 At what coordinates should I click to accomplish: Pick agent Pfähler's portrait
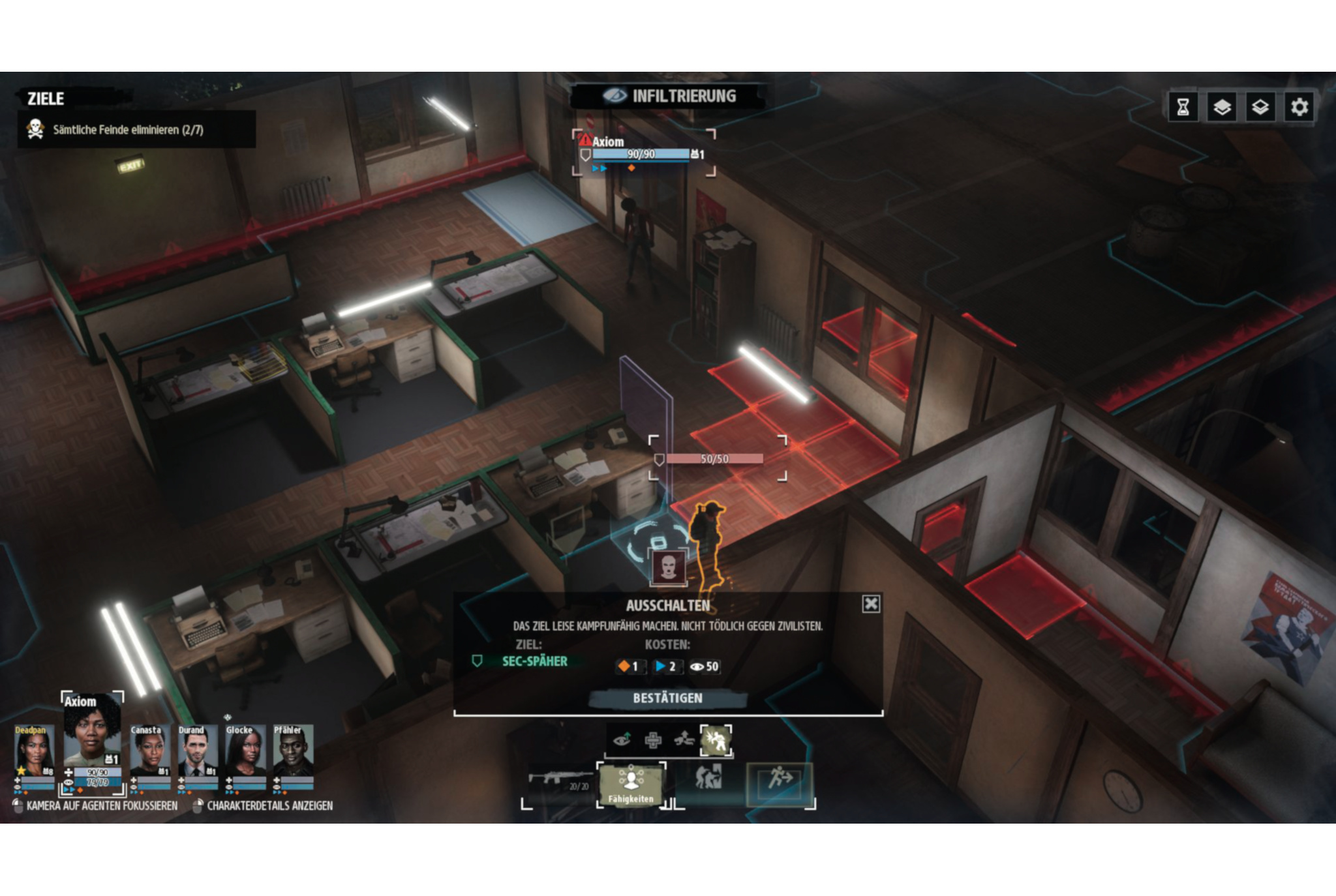pos(292,753)
